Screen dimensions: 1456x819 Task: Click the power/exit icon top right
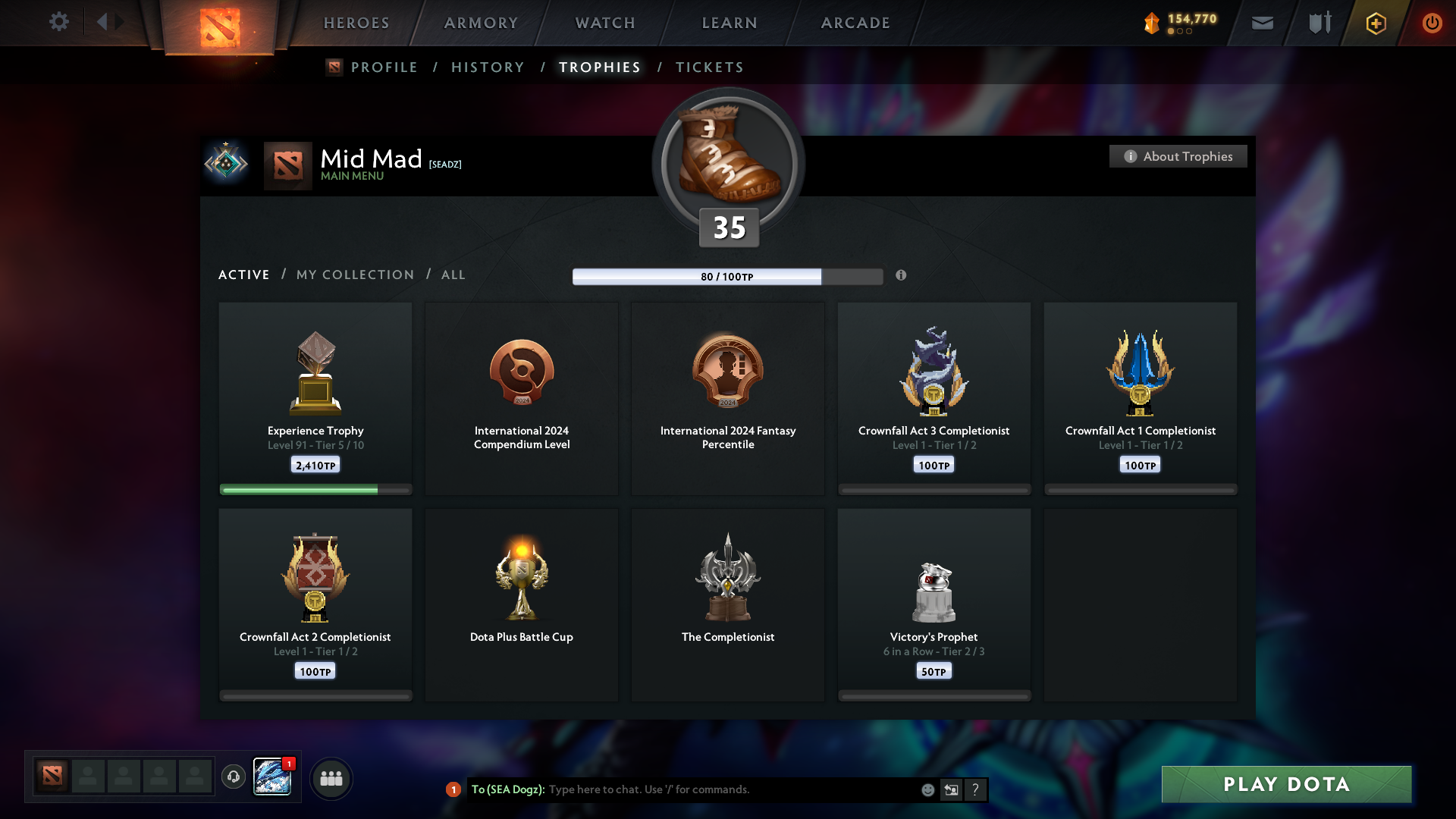[1432, 23]
